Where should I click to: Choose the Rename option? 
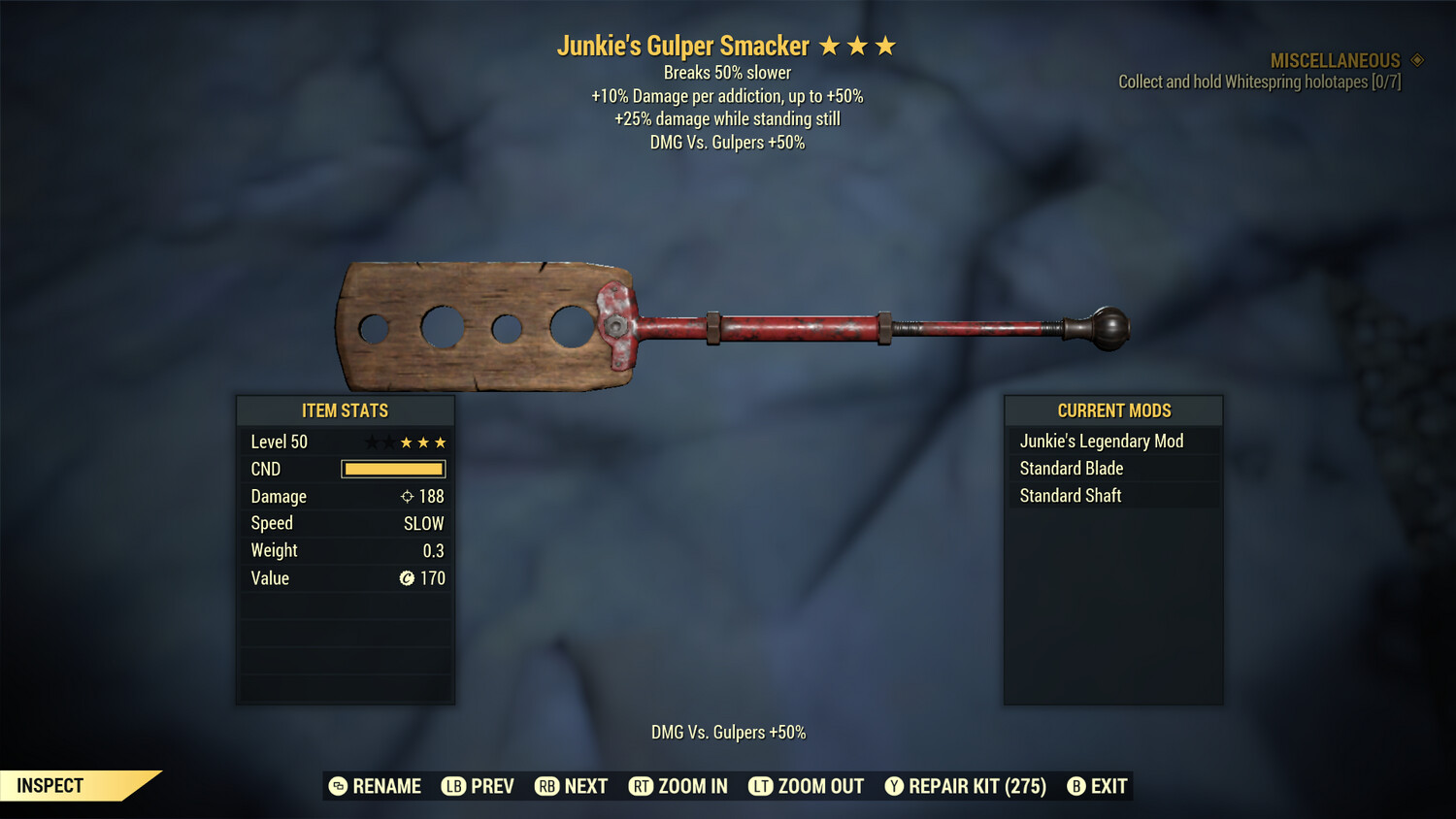(375, 786)
